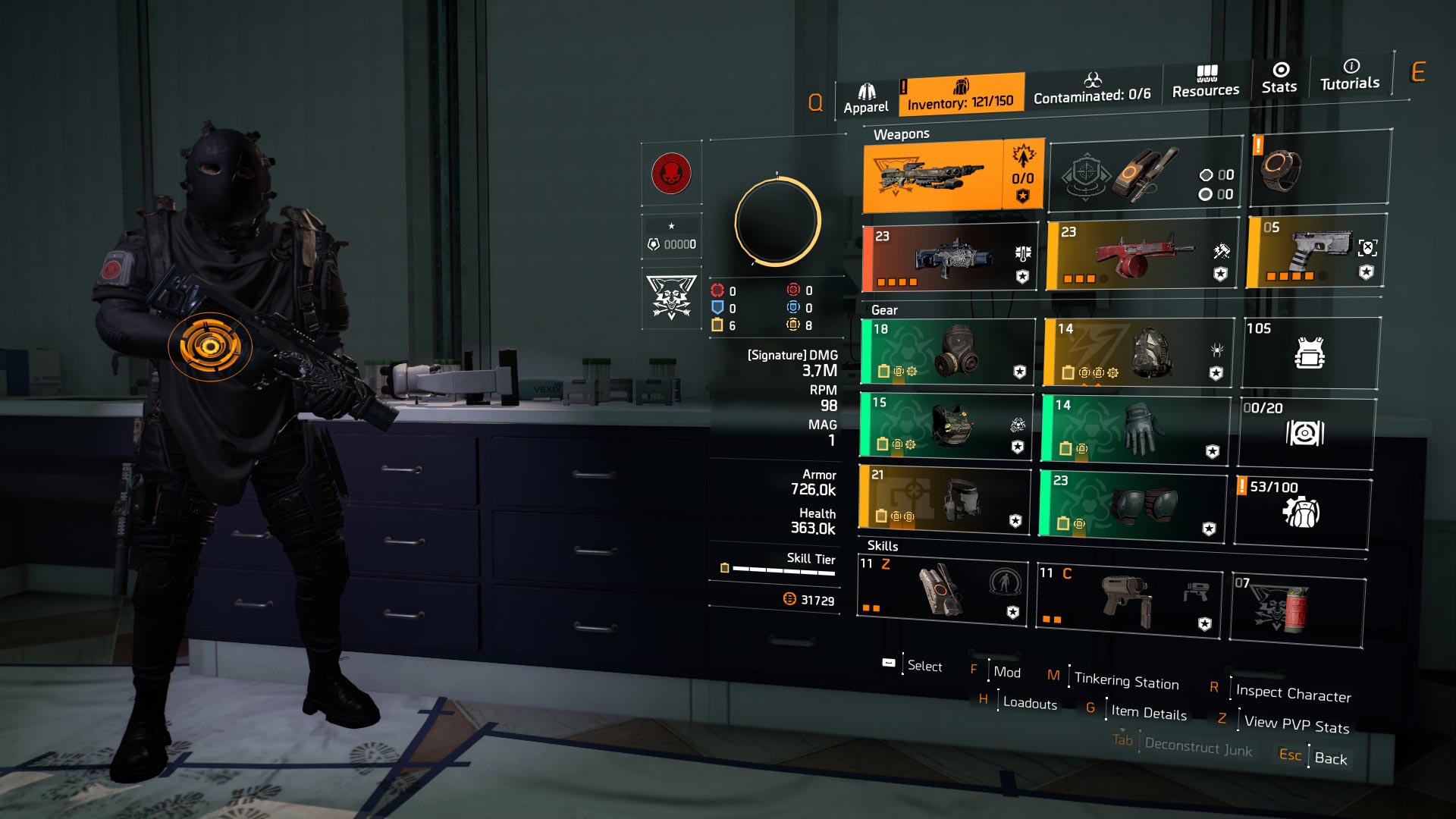Viewport: 1456px width, 819px height.
Task: Click the Tinkering Station option
Action: (1126, 682)
